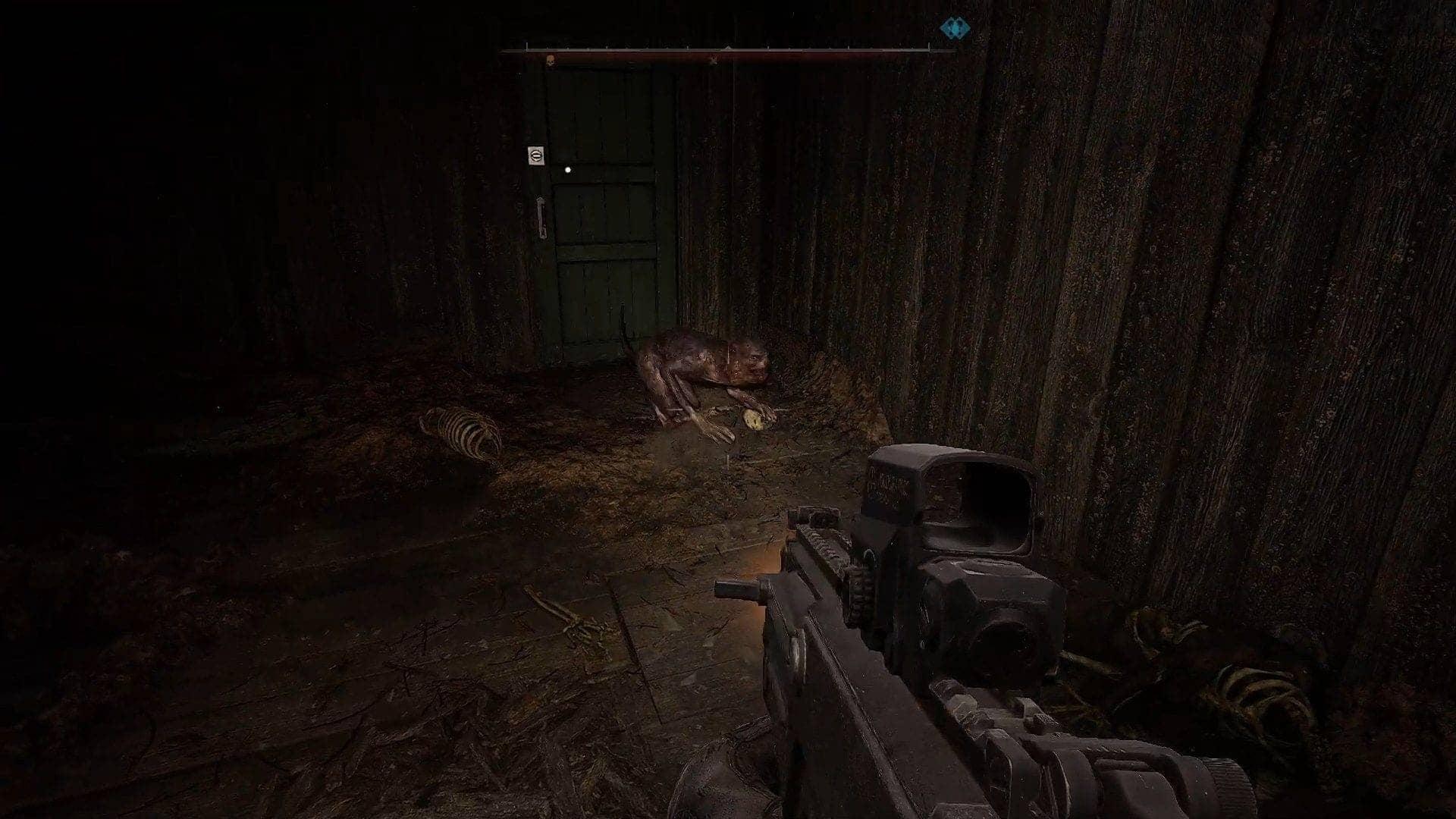Click the small arrow marker above the boss bar
The image size is (1456, 819).
point(729,47)
